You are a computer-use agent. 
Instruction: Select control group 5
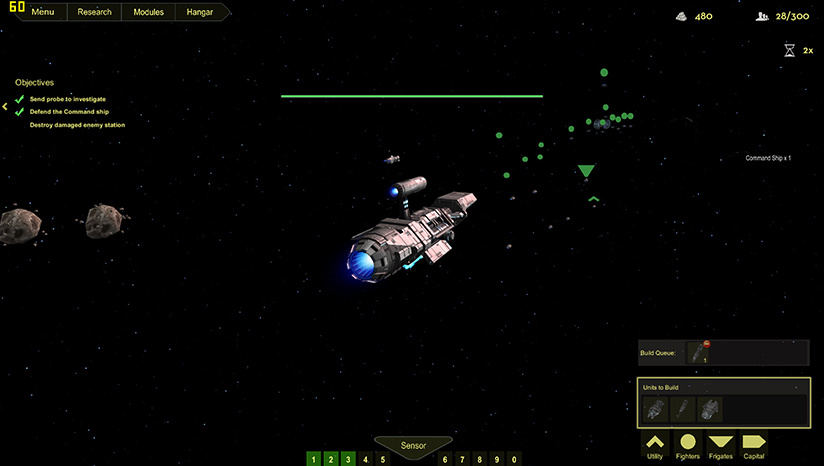click(382, 459)
